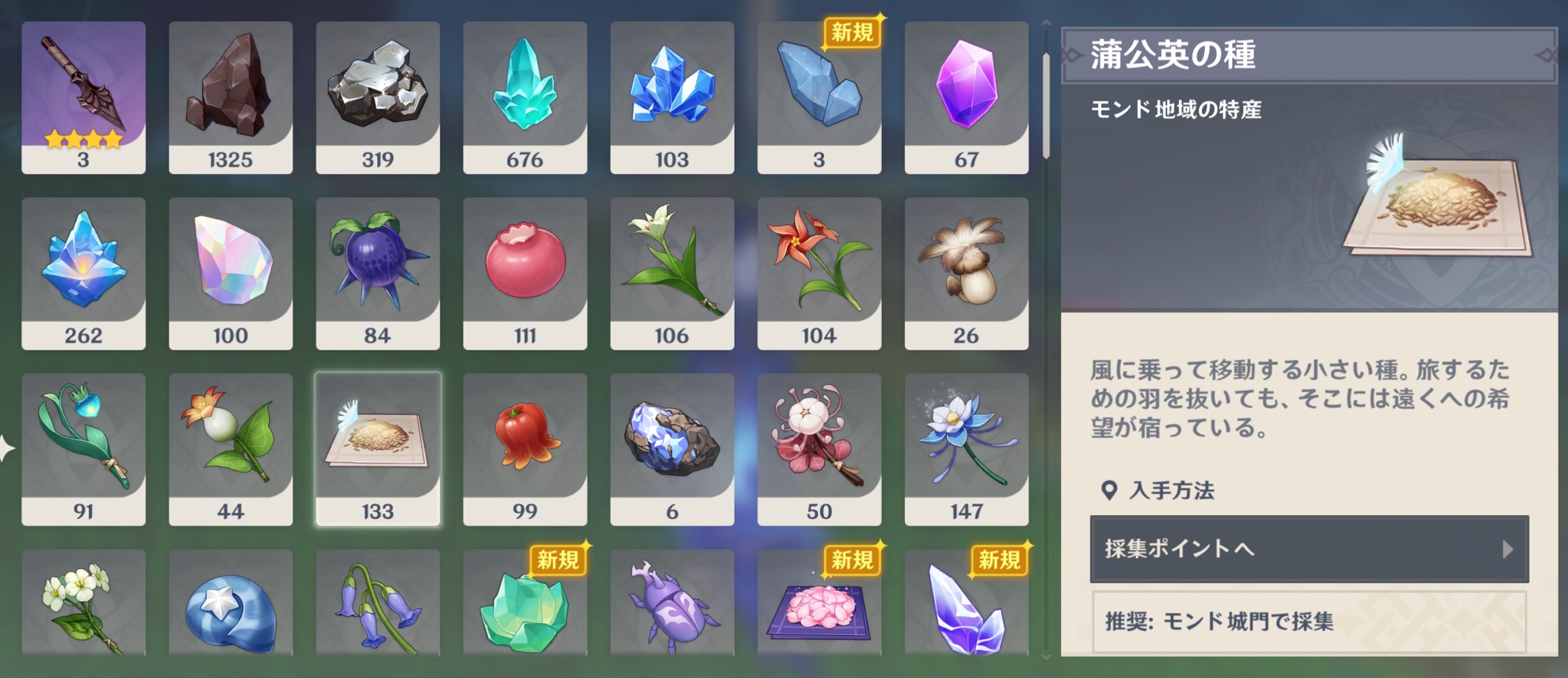This screenshot has width=1568, height=678.
Task: Select the iron chunk slot with 1325
Action: click(230, 96)
